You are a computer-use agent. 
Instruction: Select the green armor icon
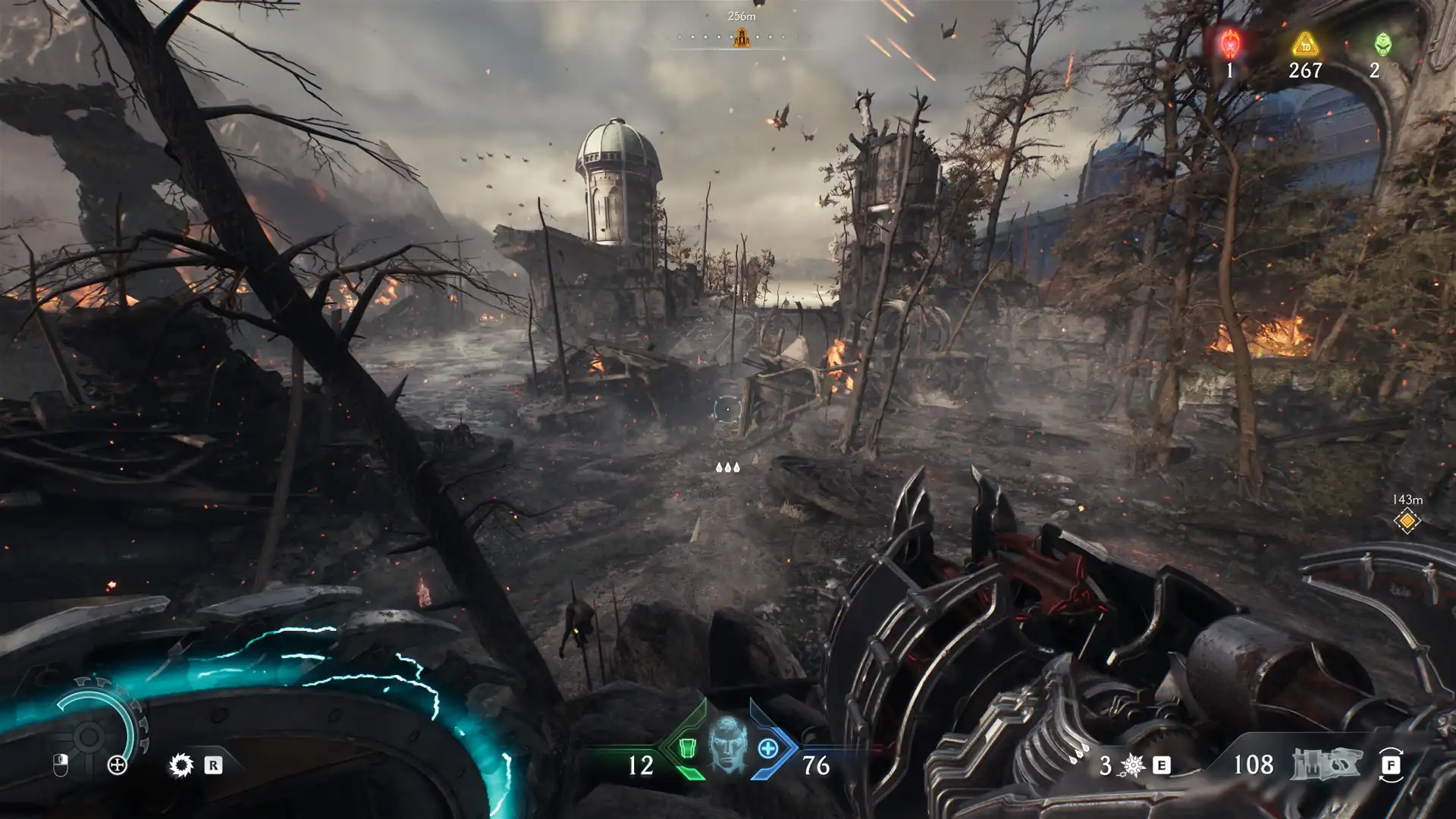(687, 748)
